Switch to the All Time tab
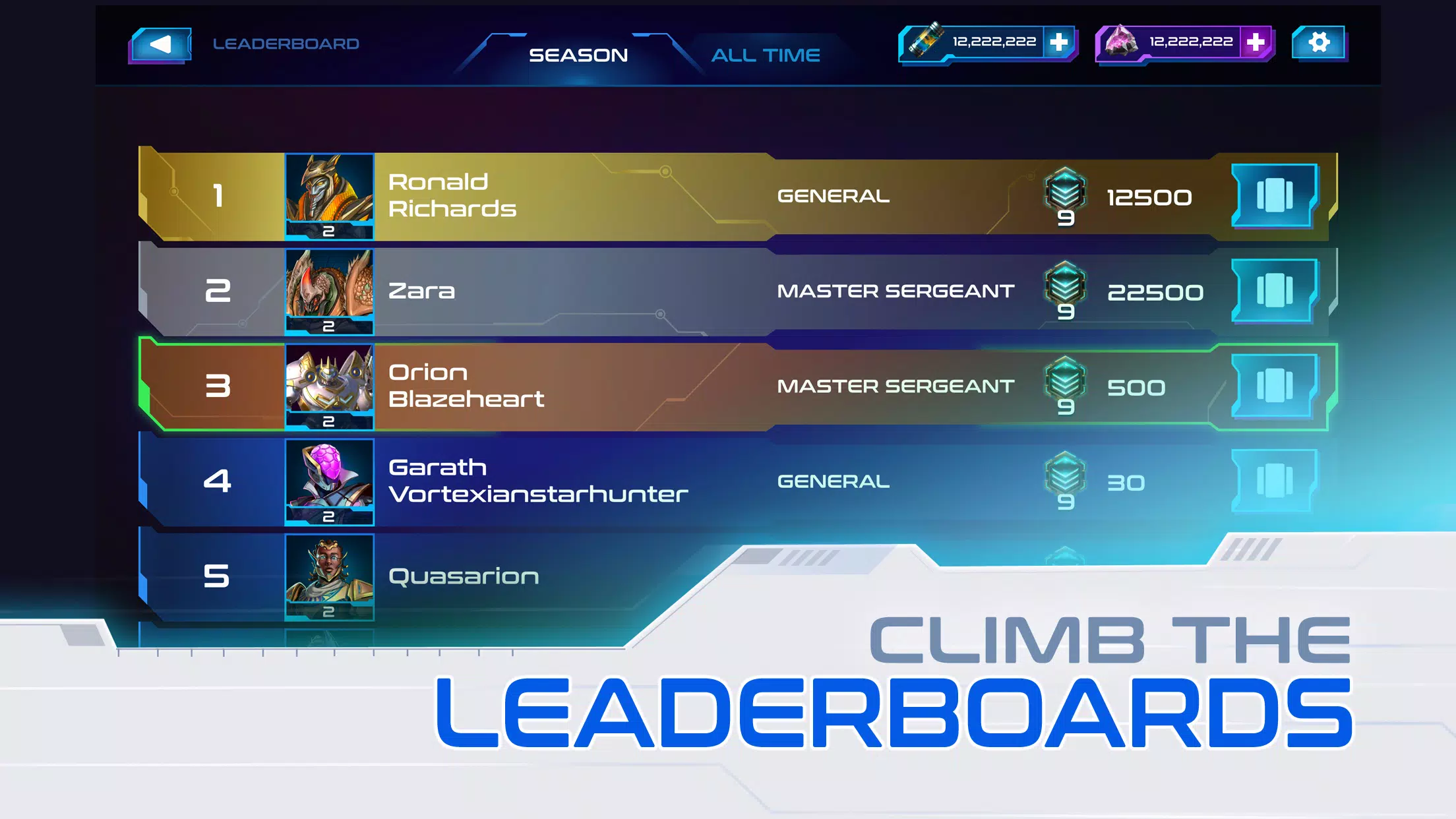The height and width of the screenshot is (819, 1456). (765, 55)
